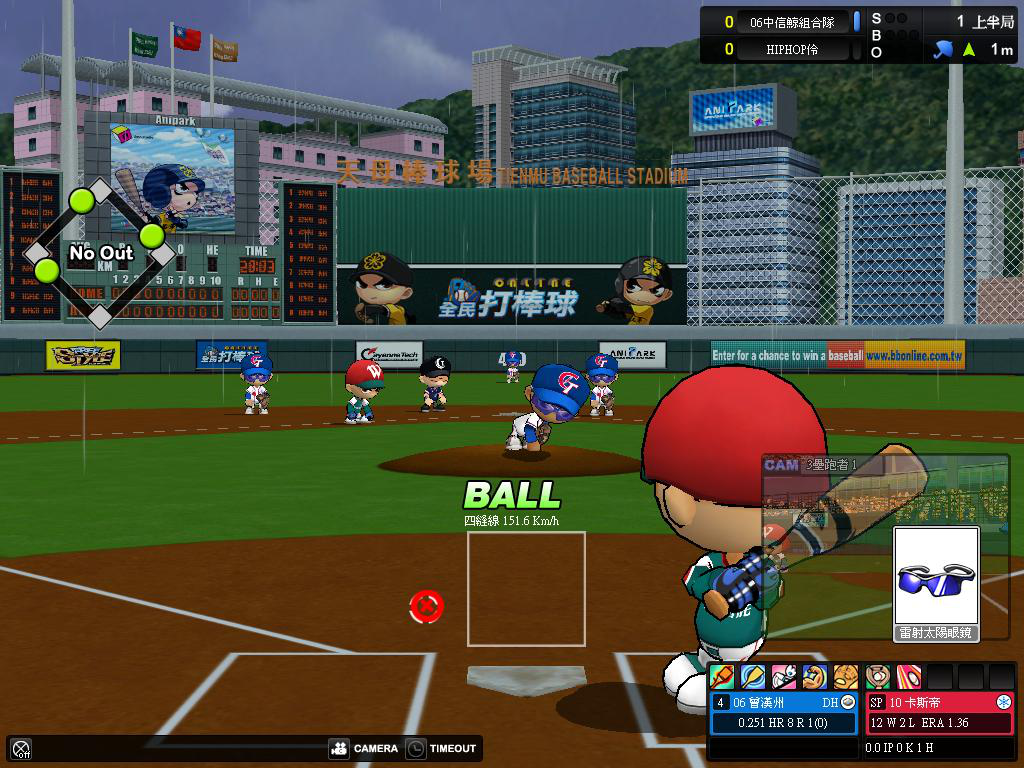
Task: Activate the striped speeding ball skill
Action: 908,677
